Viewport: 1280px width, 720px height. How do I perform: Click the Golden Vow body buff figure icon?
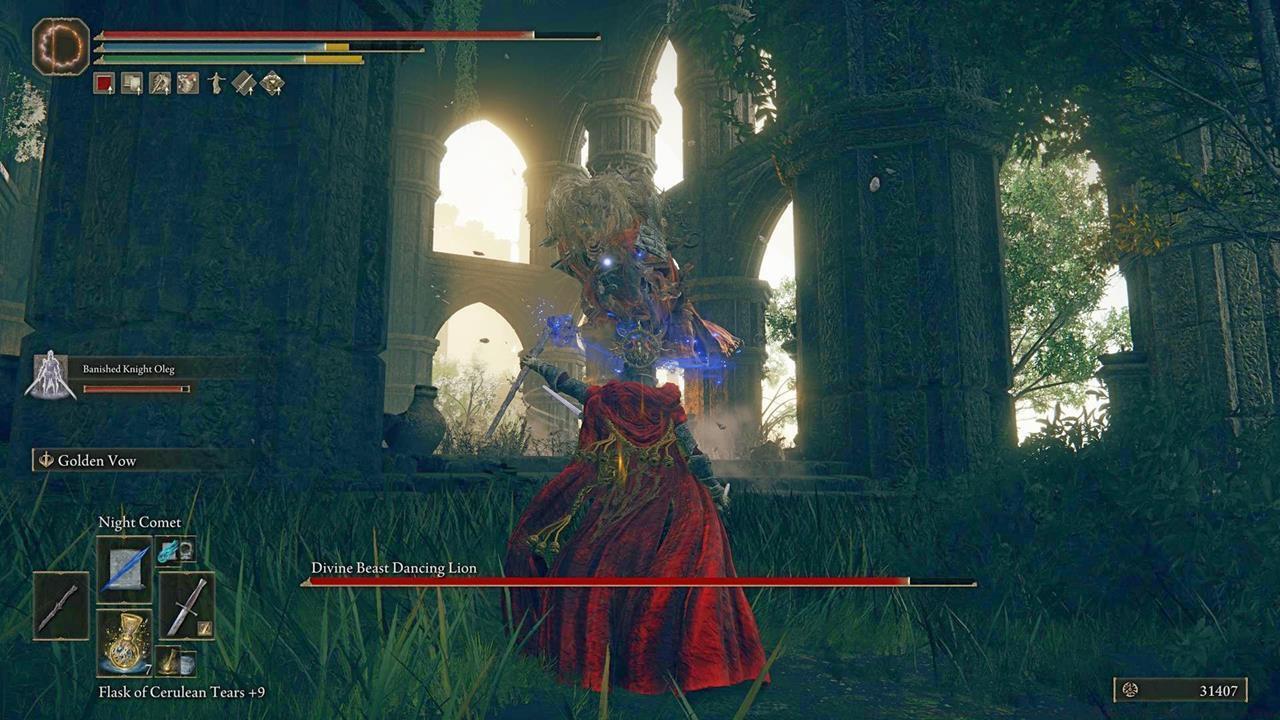pyautogui.click(x=217, y=83)
